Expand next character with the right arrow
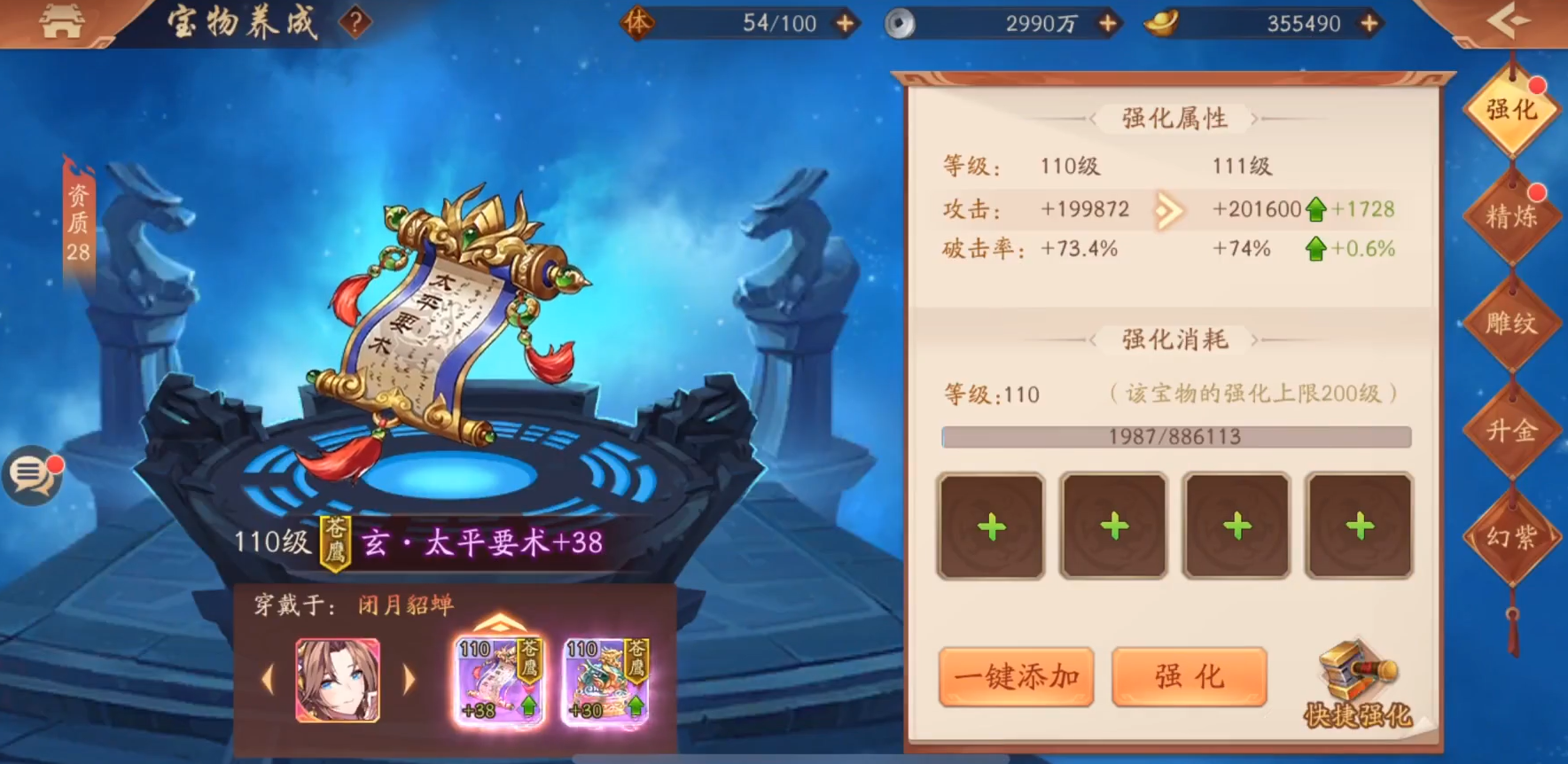Screen dimensions: 1568x764 tap(409, 678)
